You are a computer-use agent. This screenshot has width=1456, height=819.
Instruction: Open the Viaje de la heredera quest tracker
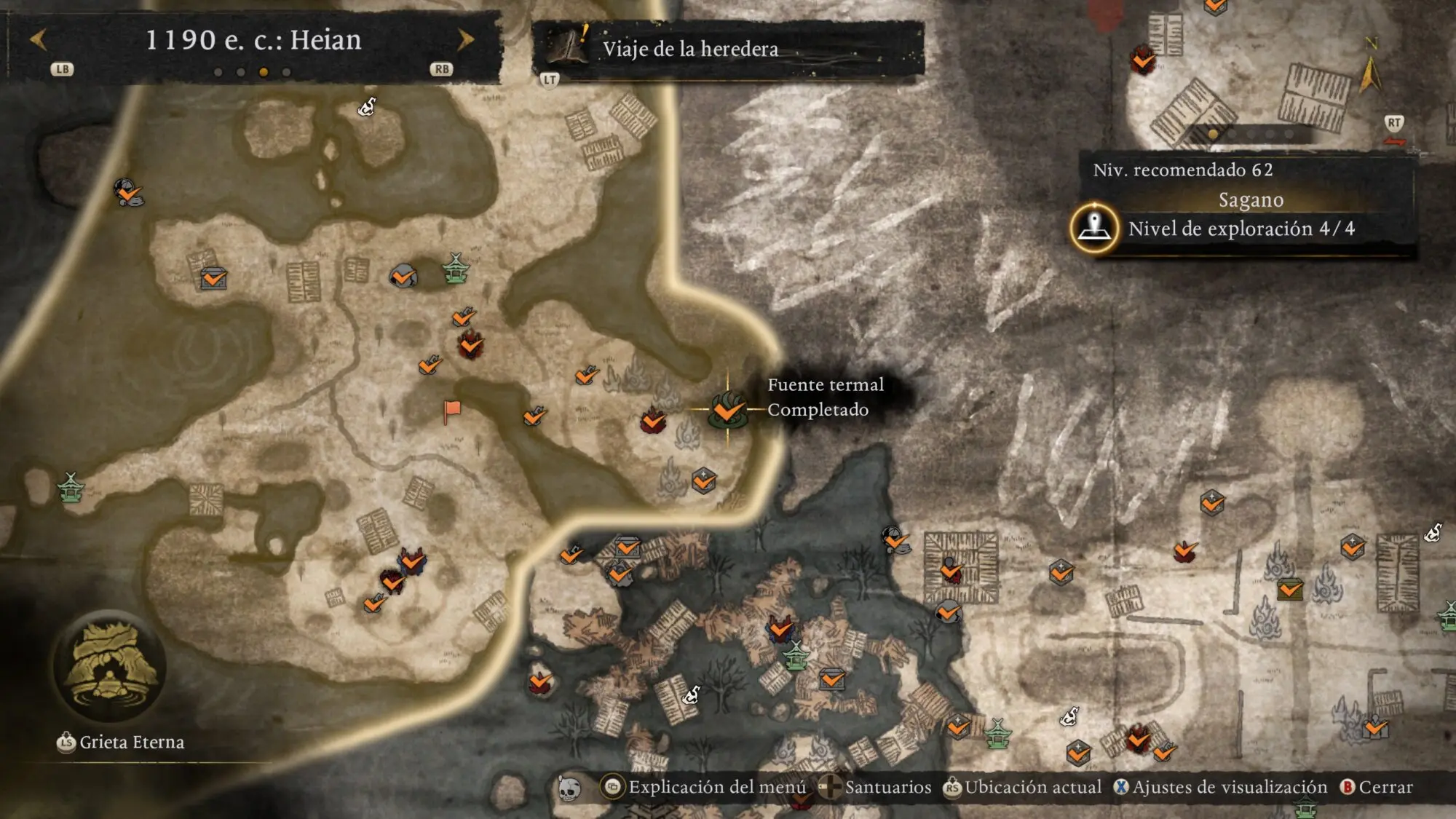coord(690,49)
